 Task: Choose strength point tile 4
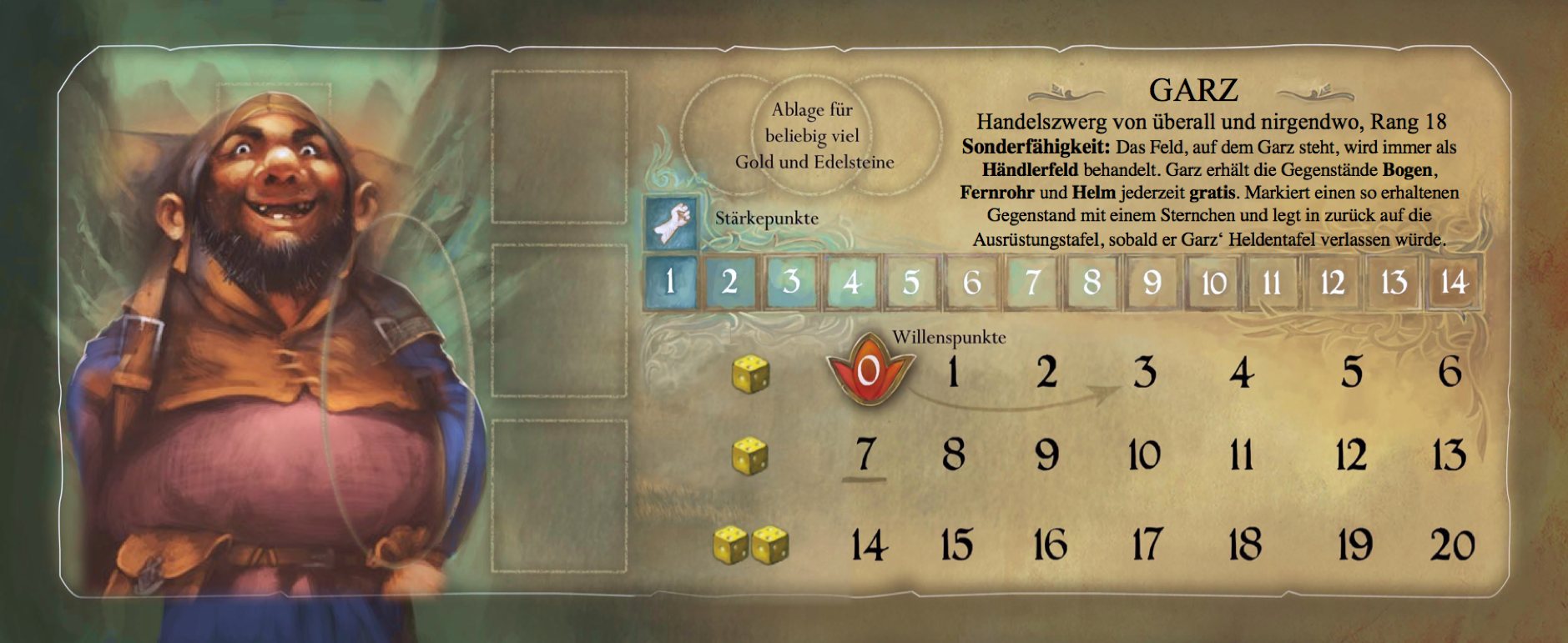851,282
